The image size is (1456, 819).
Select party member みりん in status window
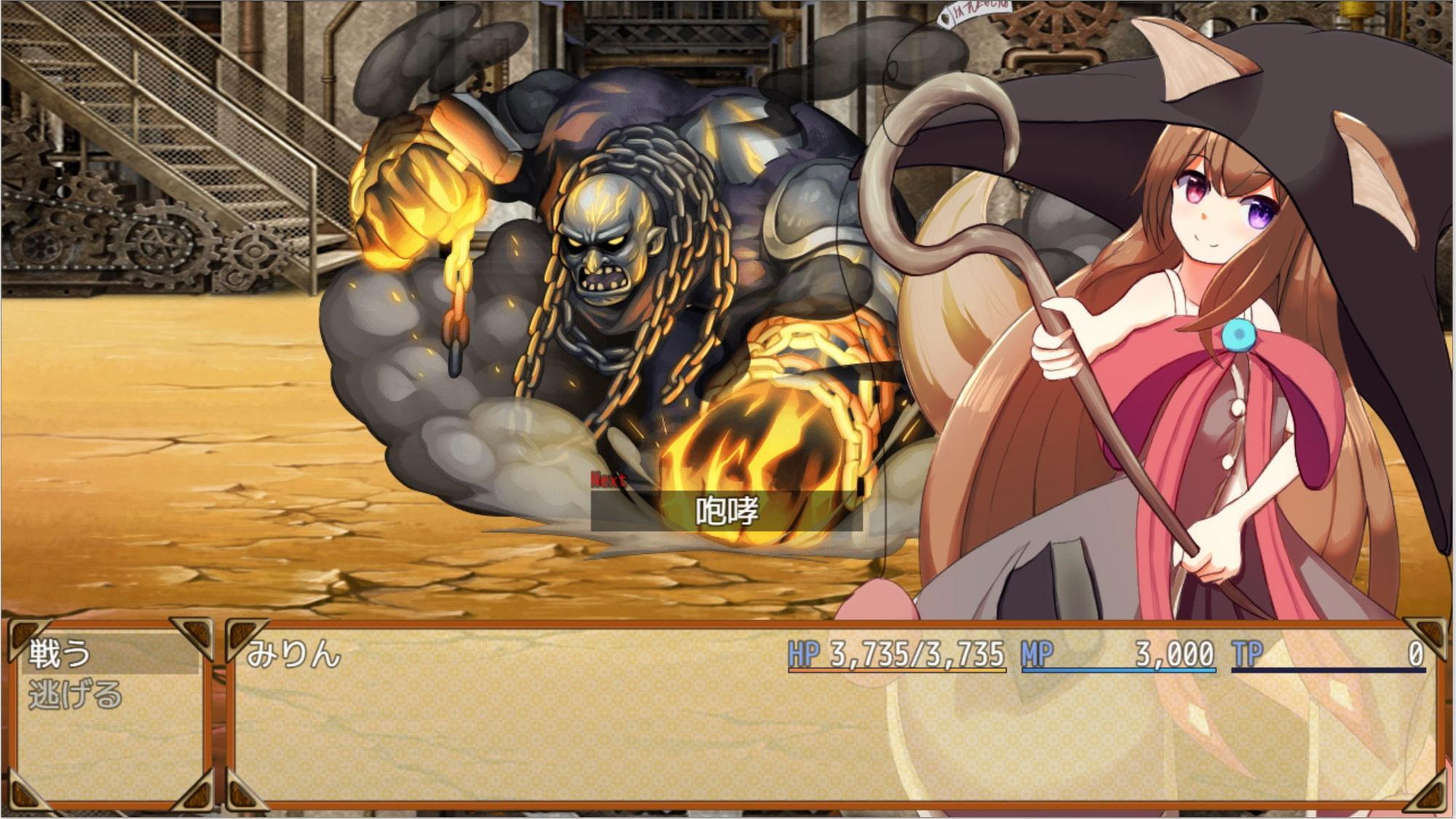coord(294,655)
